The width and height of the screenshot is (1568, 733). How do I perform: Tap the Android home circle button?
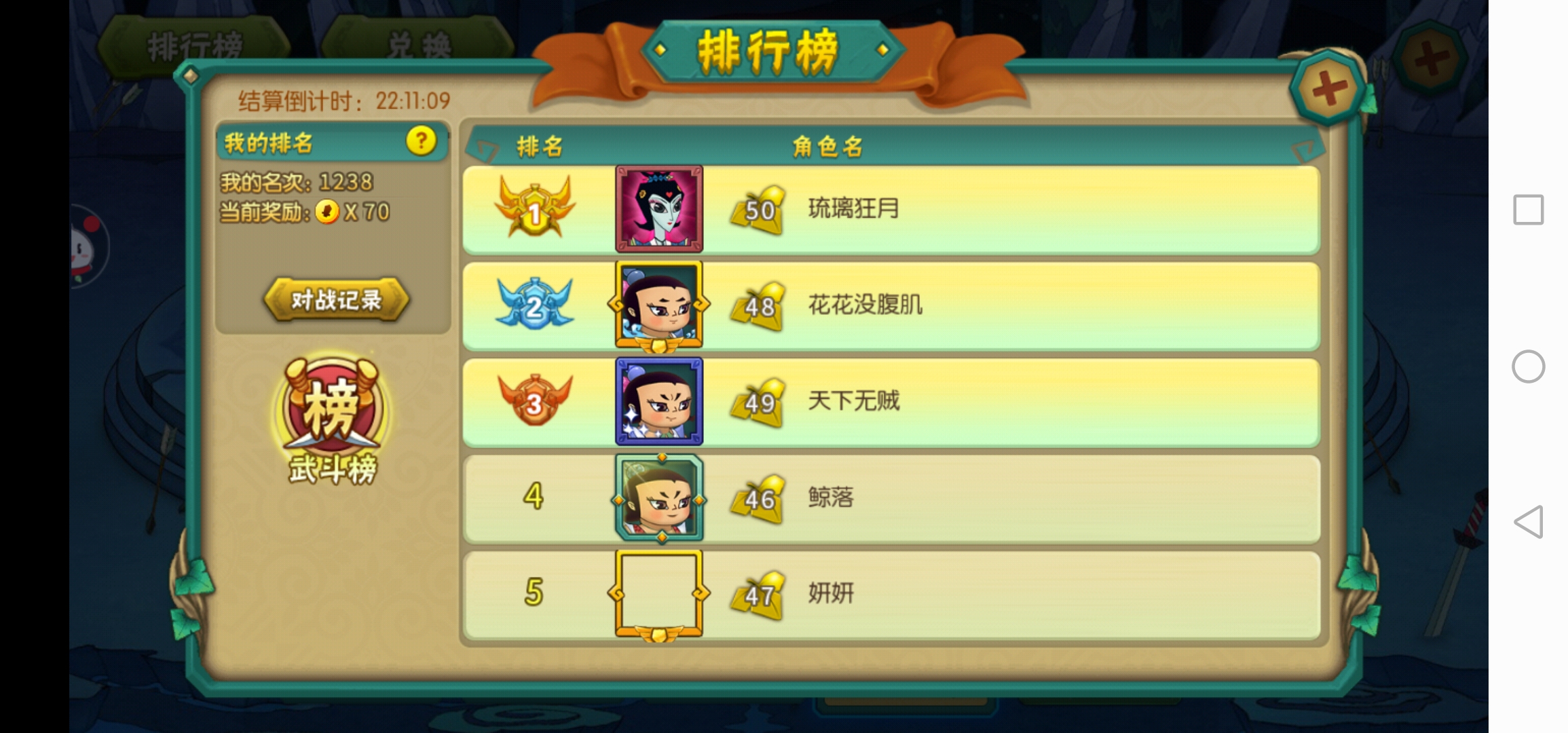[1529, 366]
